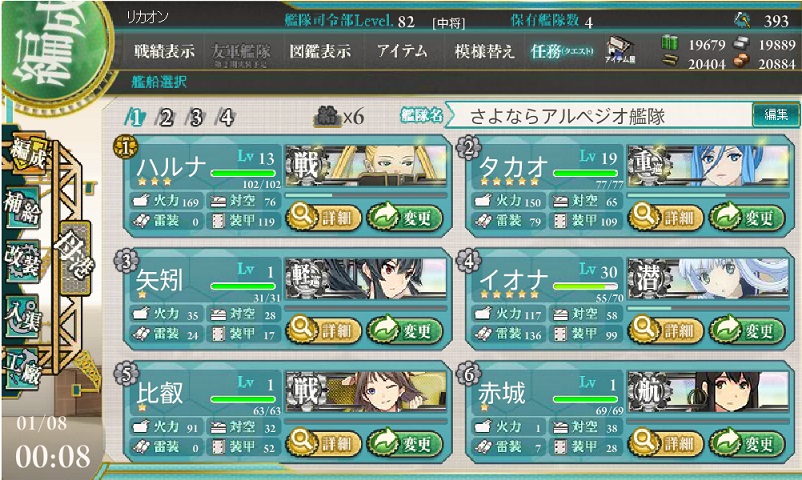Replace 比叡 via 変更 button

click(404, 443)
